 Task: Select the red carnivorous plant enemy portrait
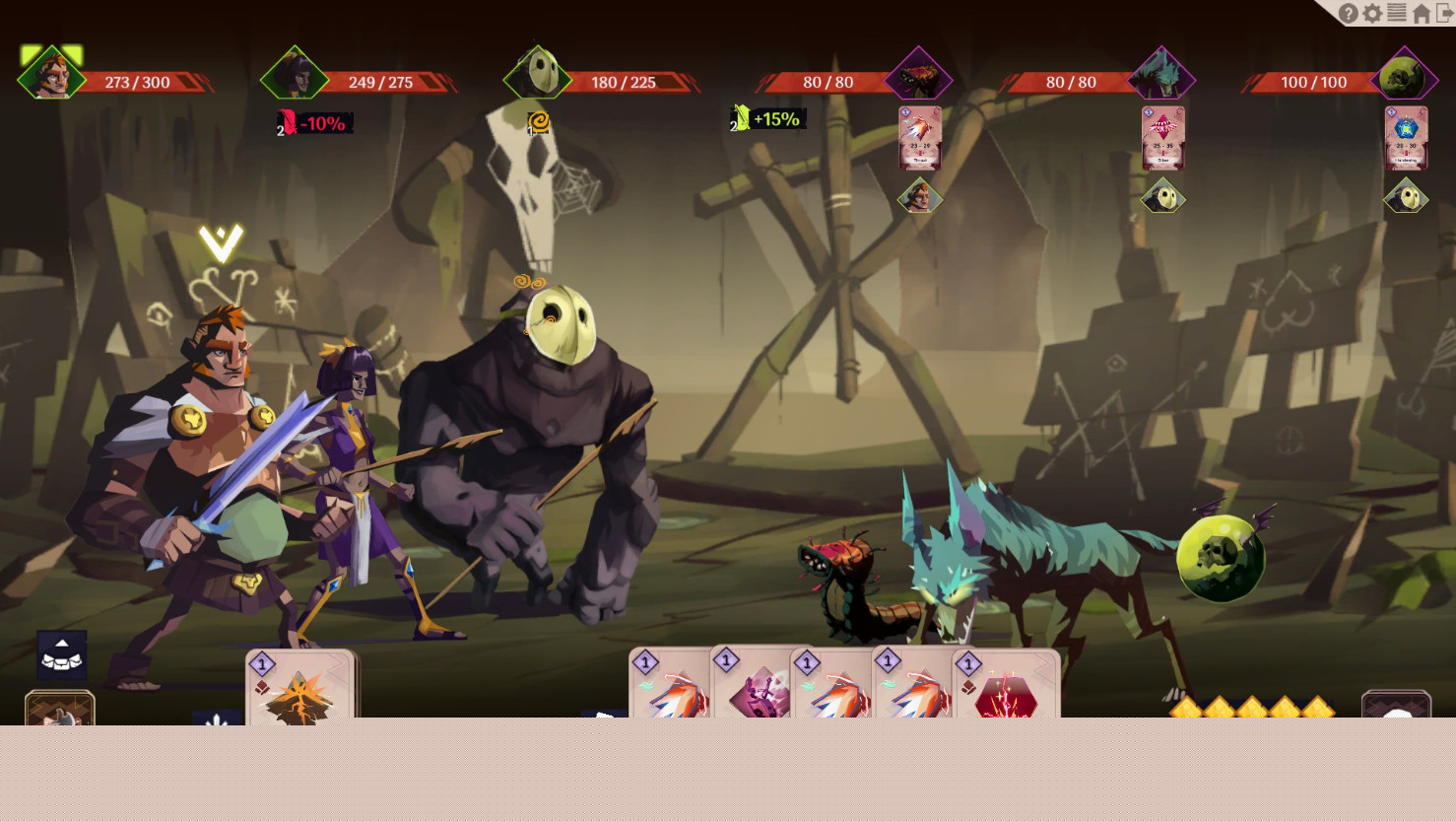918,76
